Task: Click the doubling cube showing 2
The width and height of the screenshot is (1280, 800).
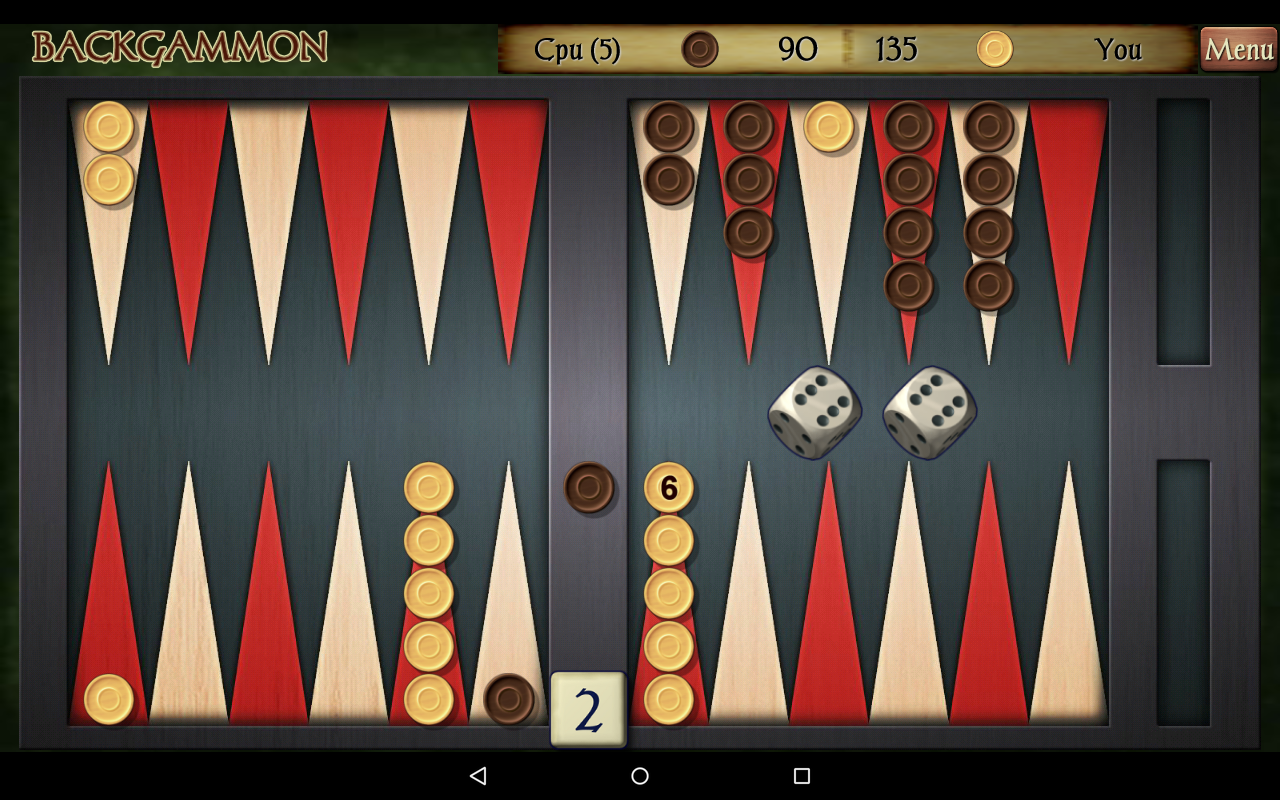Action: (x=588, y=707)
